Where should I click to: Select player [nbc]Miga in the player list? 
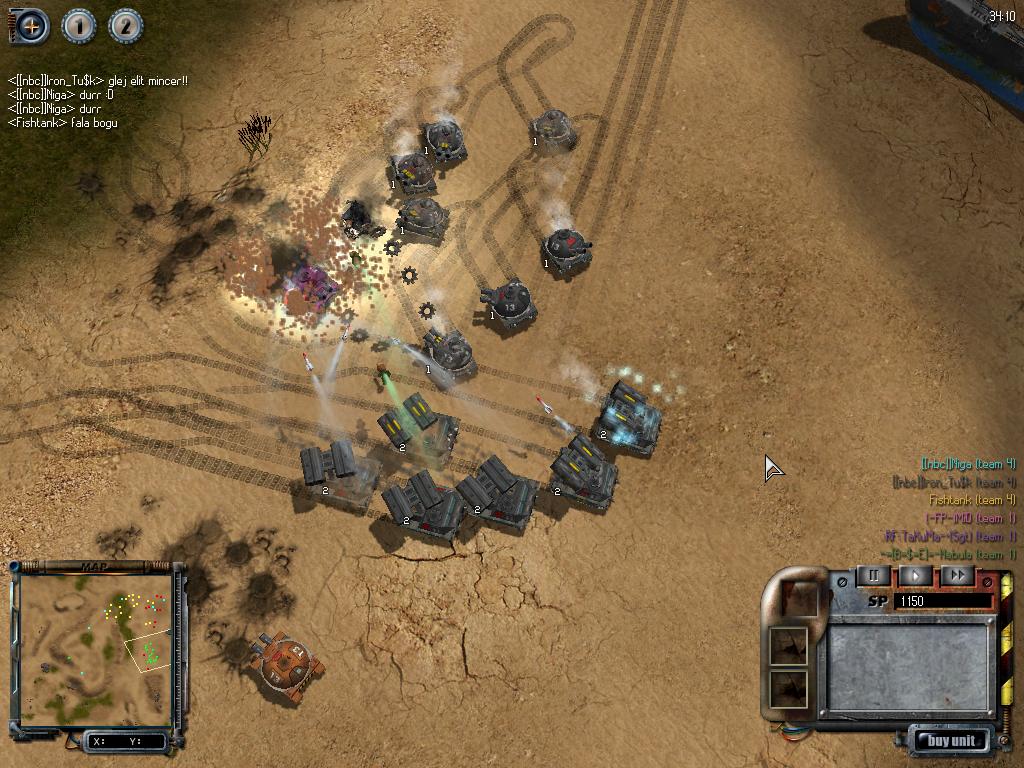click(968, 464)
